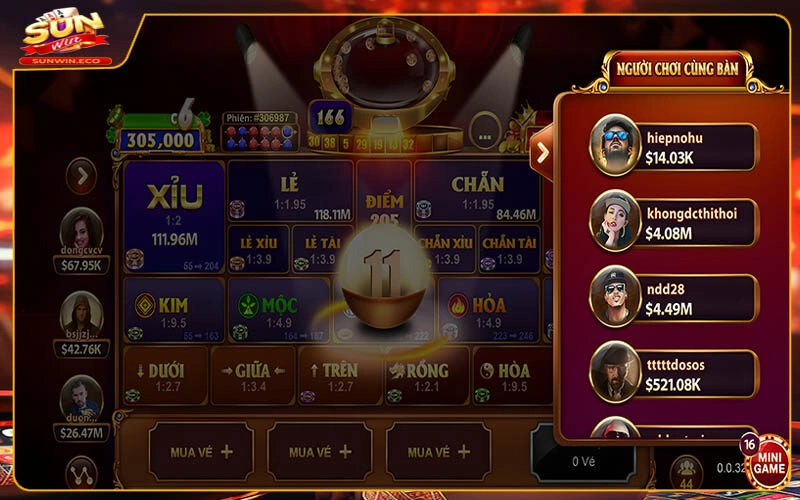The image size is (800, 500).
Task: Click the three-dots options button
Action: coord(484,130)
